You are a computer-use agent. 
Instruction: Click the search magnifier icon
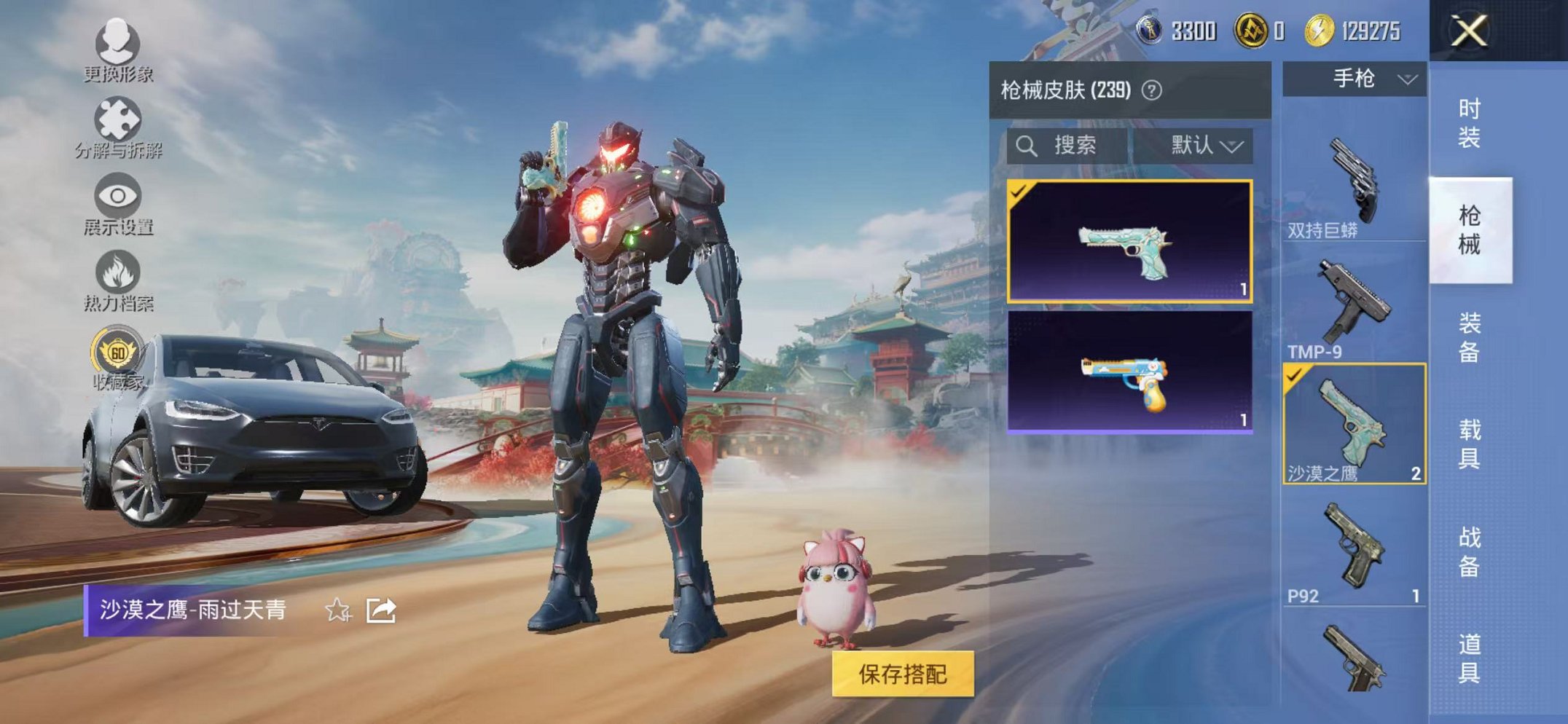coord(1028,145)
